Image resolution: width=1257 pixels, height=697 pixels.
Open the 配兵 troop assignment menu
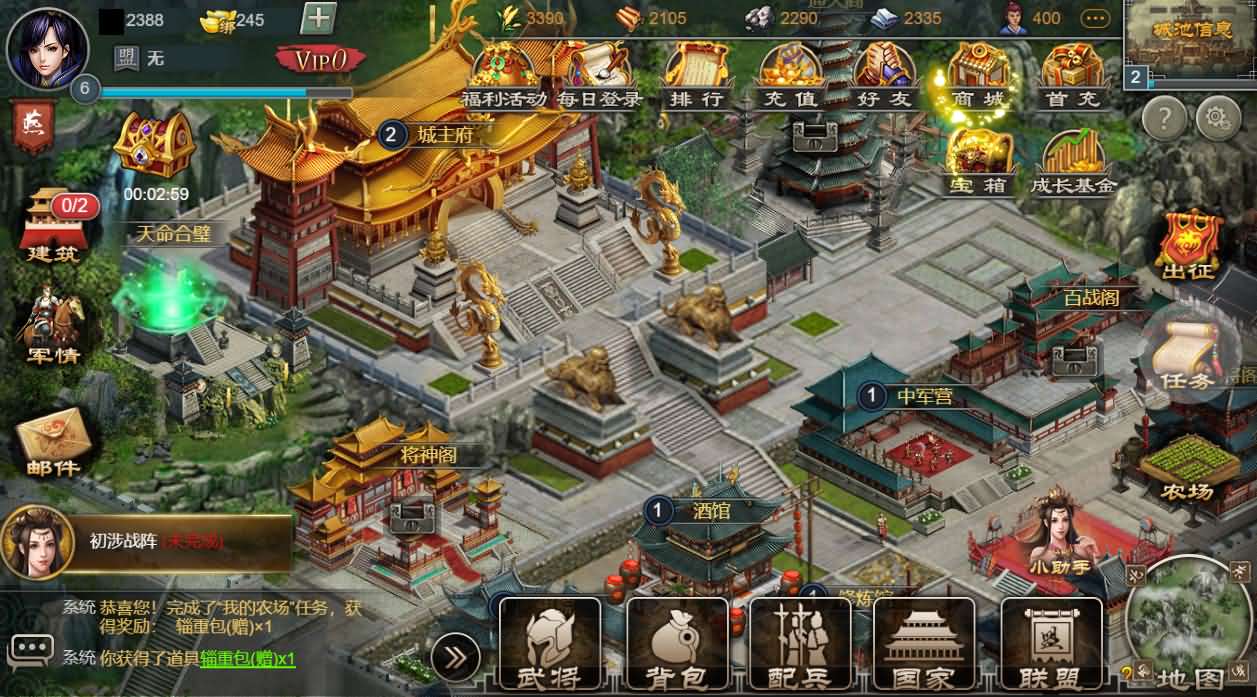tap(800, 644)
